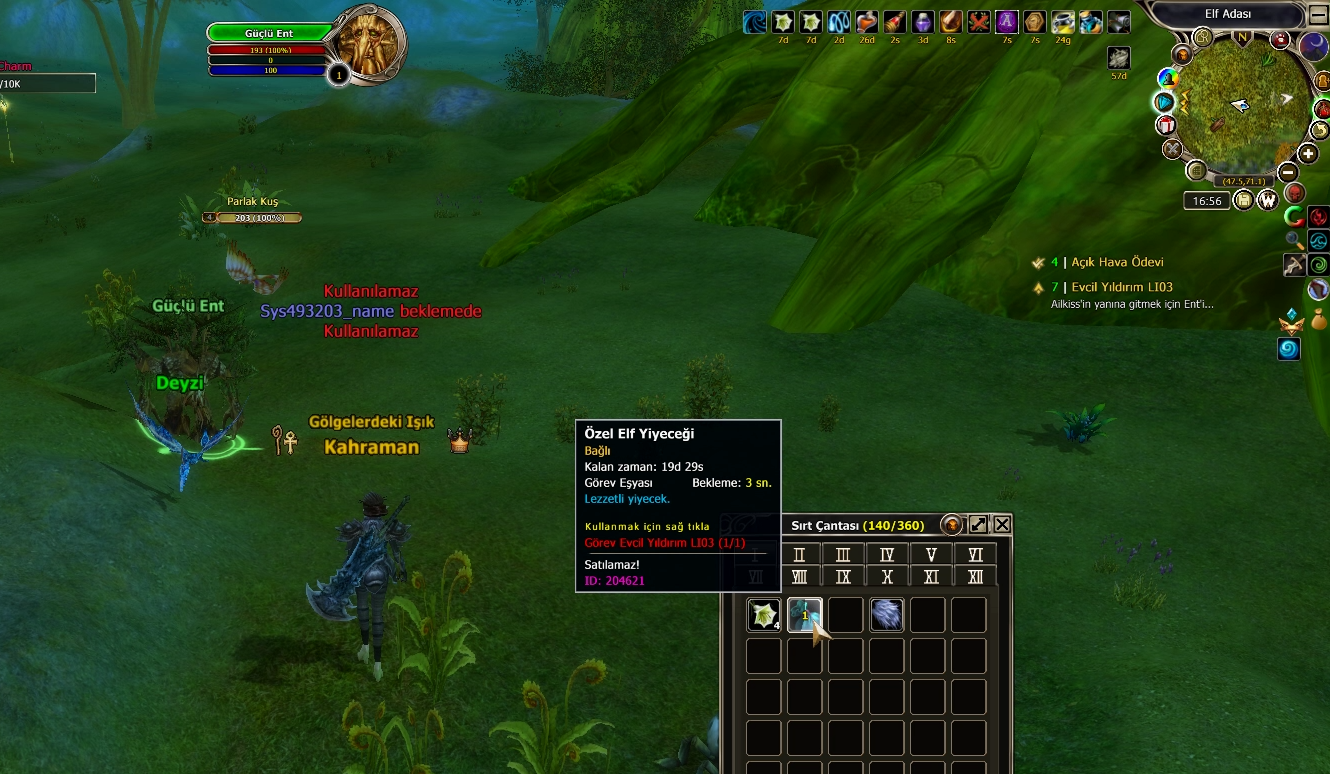Image resolution: width=1330 pixels, height=774 pixels.
Task: Expand the backpack with the arrows button
Action: pos(978,525)
